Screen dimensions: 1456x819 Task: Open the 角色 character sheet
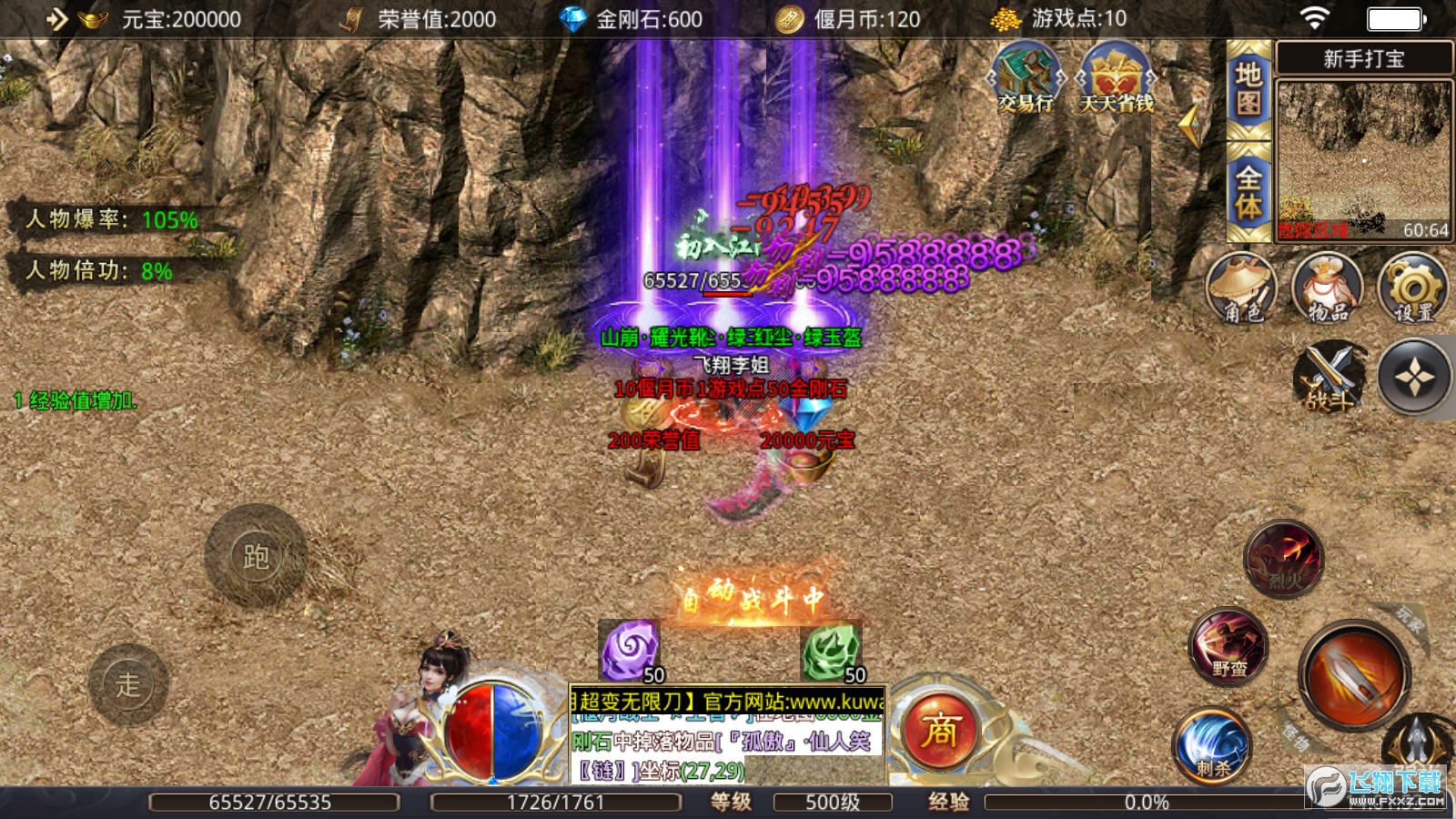pyautogui.click(x=1241, y=288)
